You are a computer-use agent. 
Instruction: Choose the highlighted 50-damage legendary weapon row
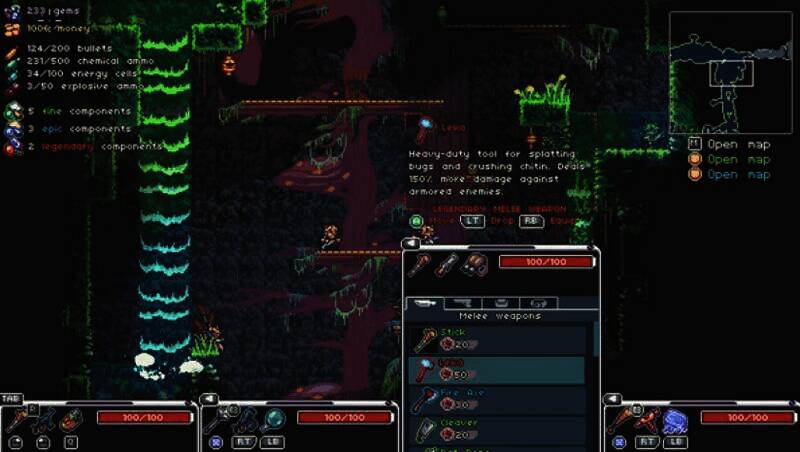pos(497,369)
